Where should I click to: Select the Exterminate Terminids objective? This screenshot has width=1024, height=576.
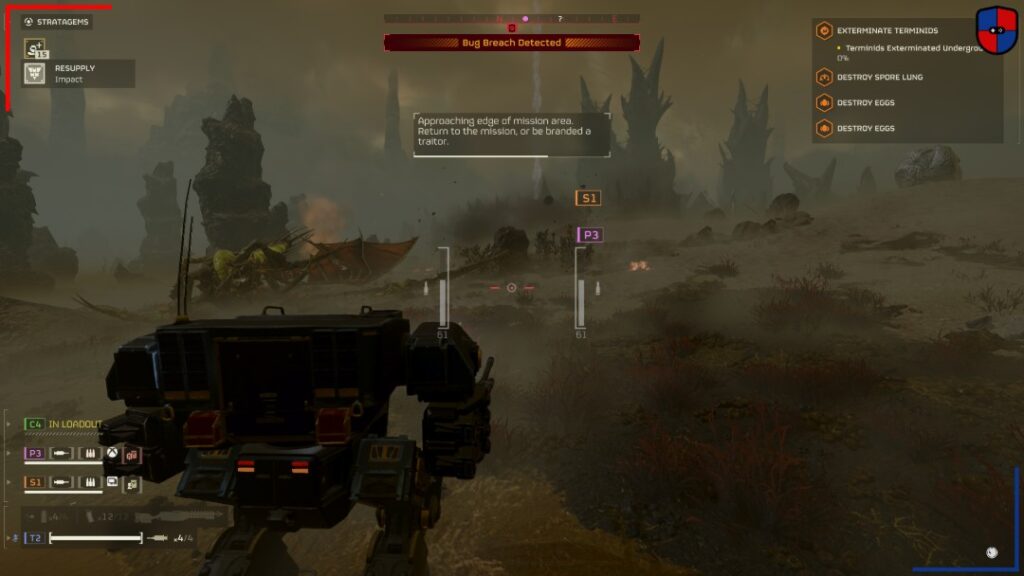pos(886,31)
